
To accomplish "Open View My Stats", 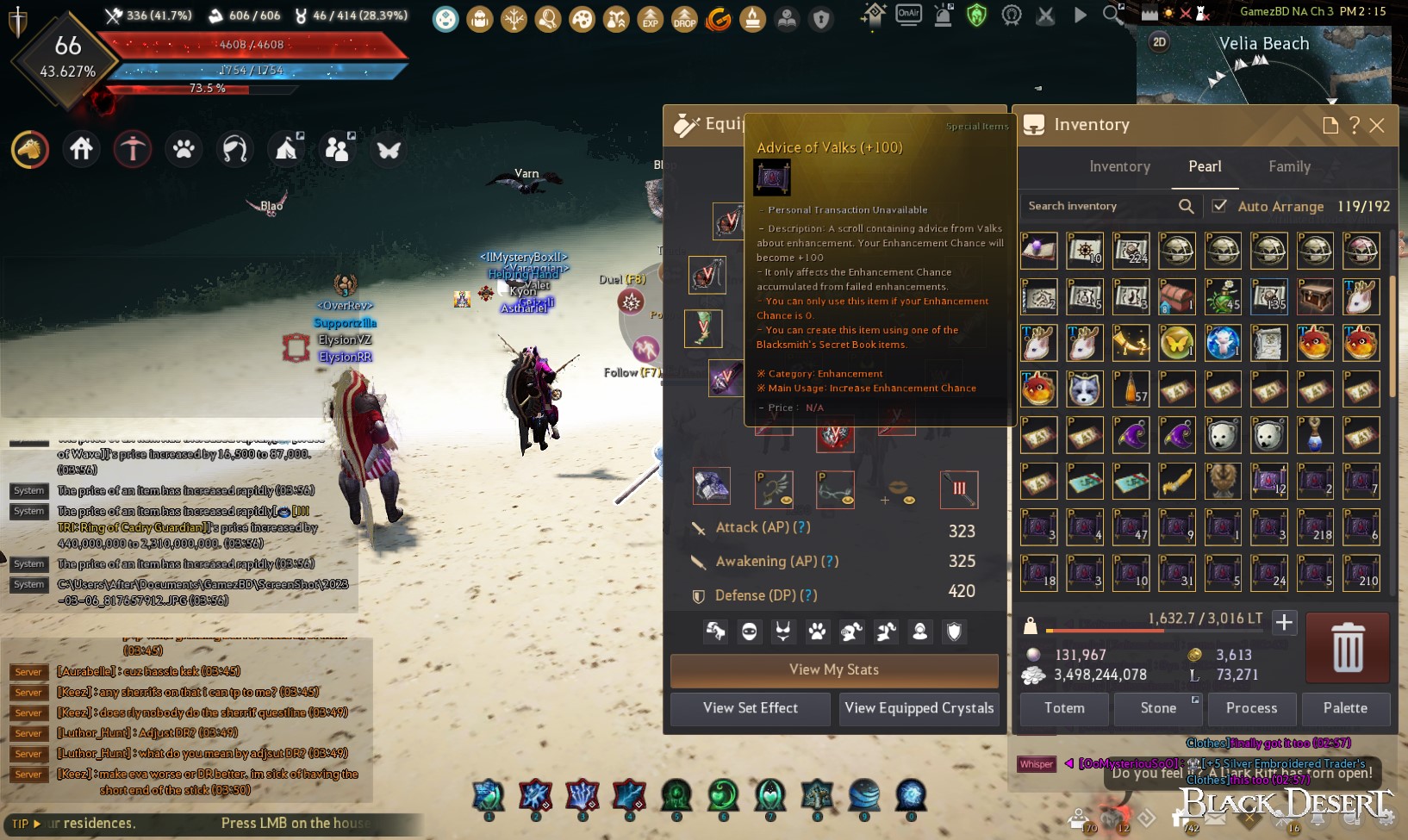I will [834, 670].
